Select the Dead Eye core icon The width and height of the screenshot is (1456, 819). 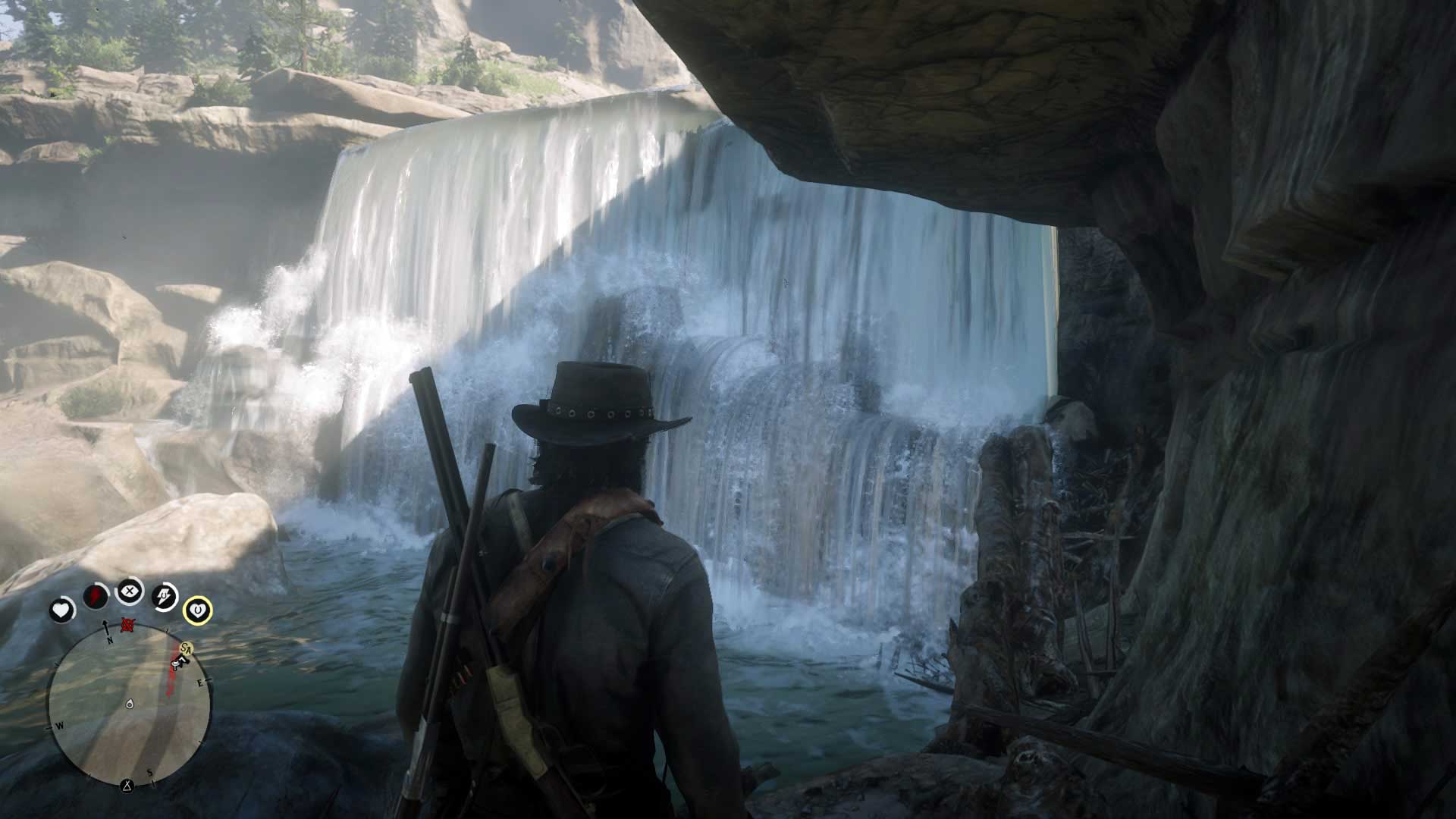(130, 590)
